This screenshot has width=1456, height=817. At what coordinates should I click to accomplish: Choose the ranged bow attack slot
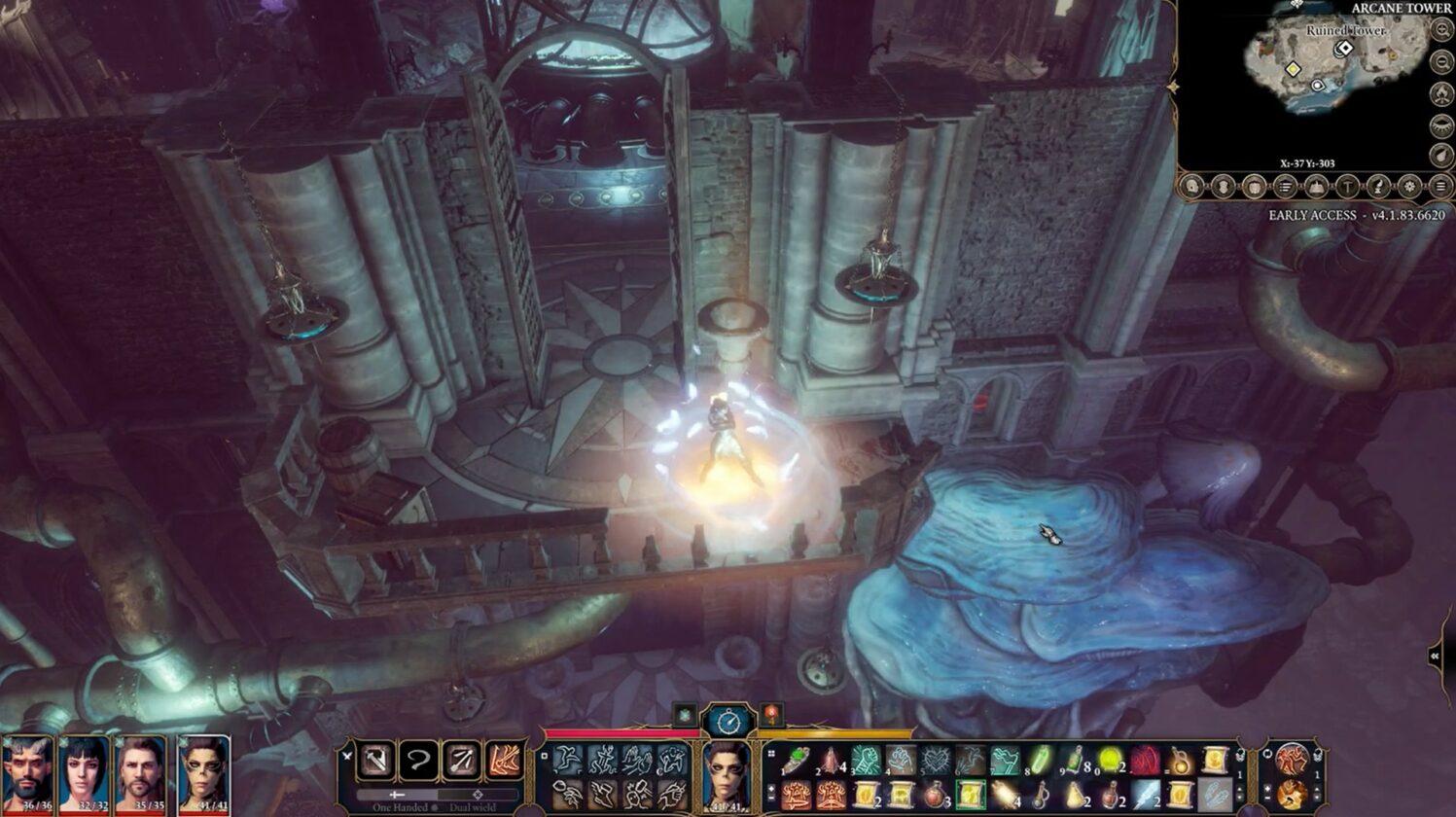tap(461, 760)
